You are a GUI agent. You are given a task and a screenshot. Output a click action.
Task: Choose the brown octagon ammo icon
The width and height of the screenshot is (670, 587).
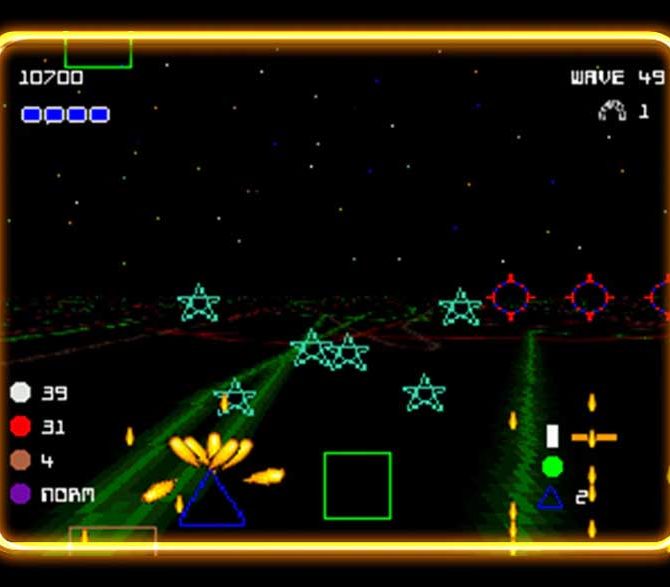[x=21, y=460]
